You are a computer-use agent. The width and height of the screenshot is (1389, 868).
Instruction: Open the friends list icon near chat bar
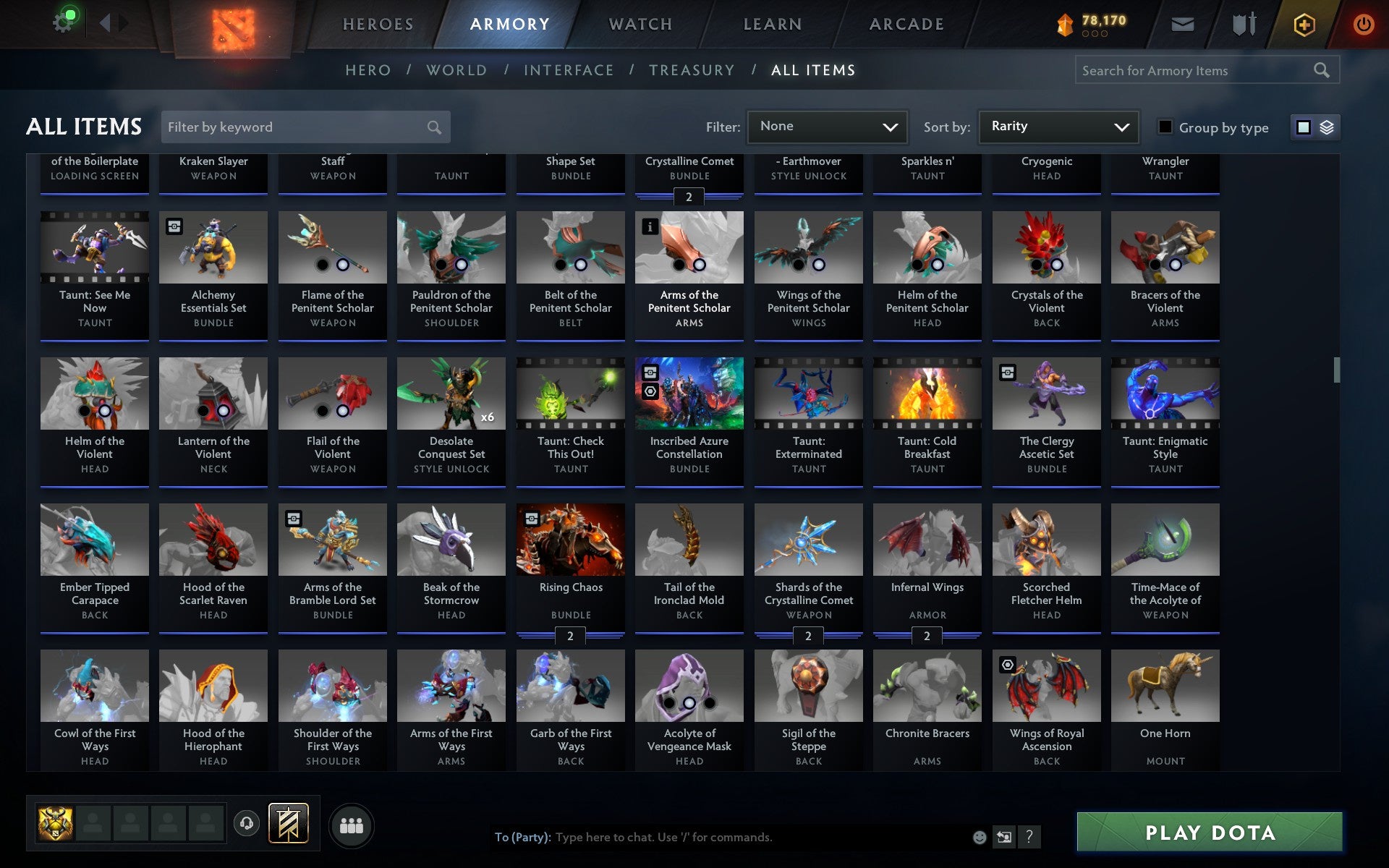coord(352,825)
